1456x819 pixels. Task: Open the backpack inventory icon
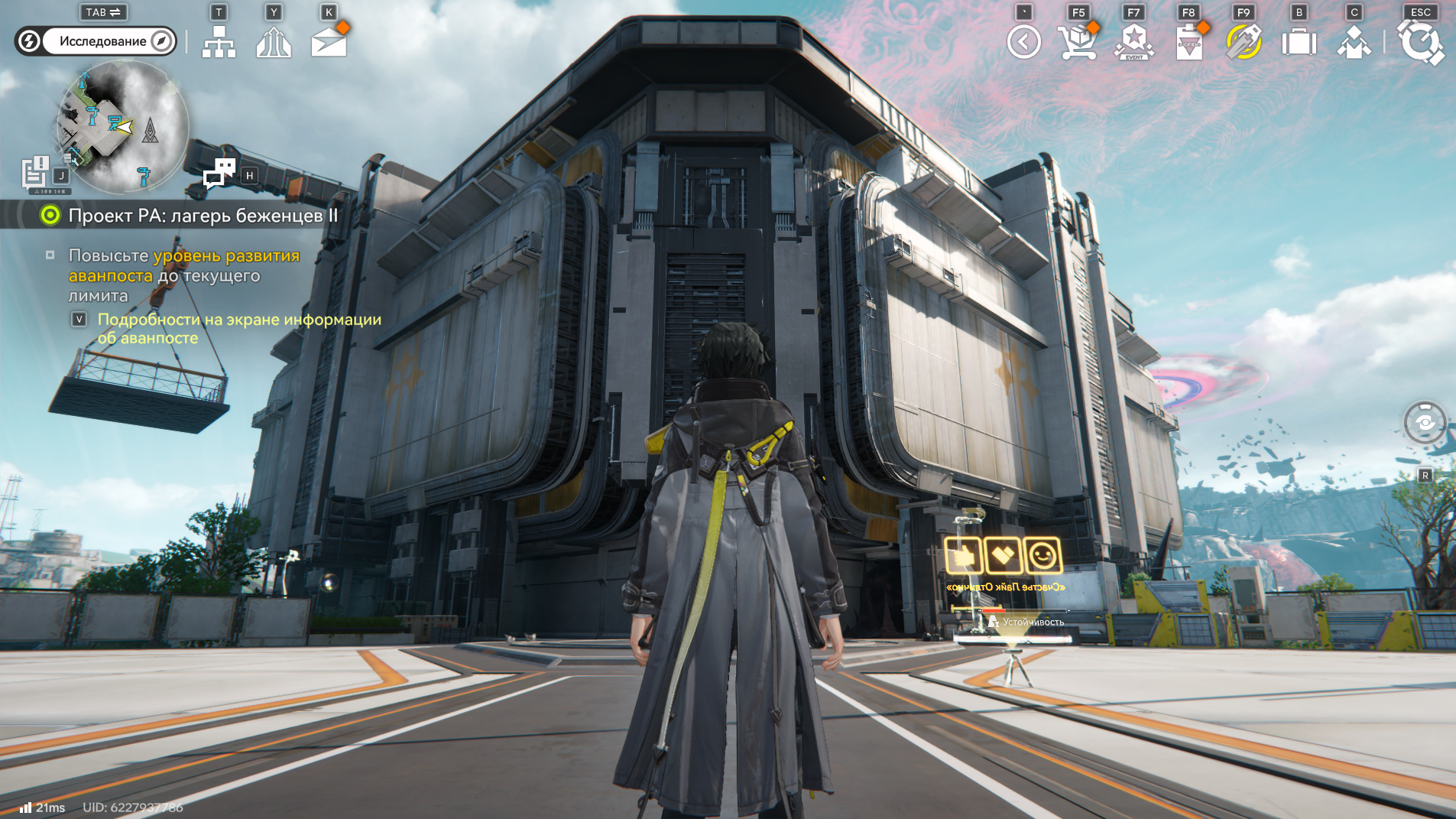tap(1299, 42)
